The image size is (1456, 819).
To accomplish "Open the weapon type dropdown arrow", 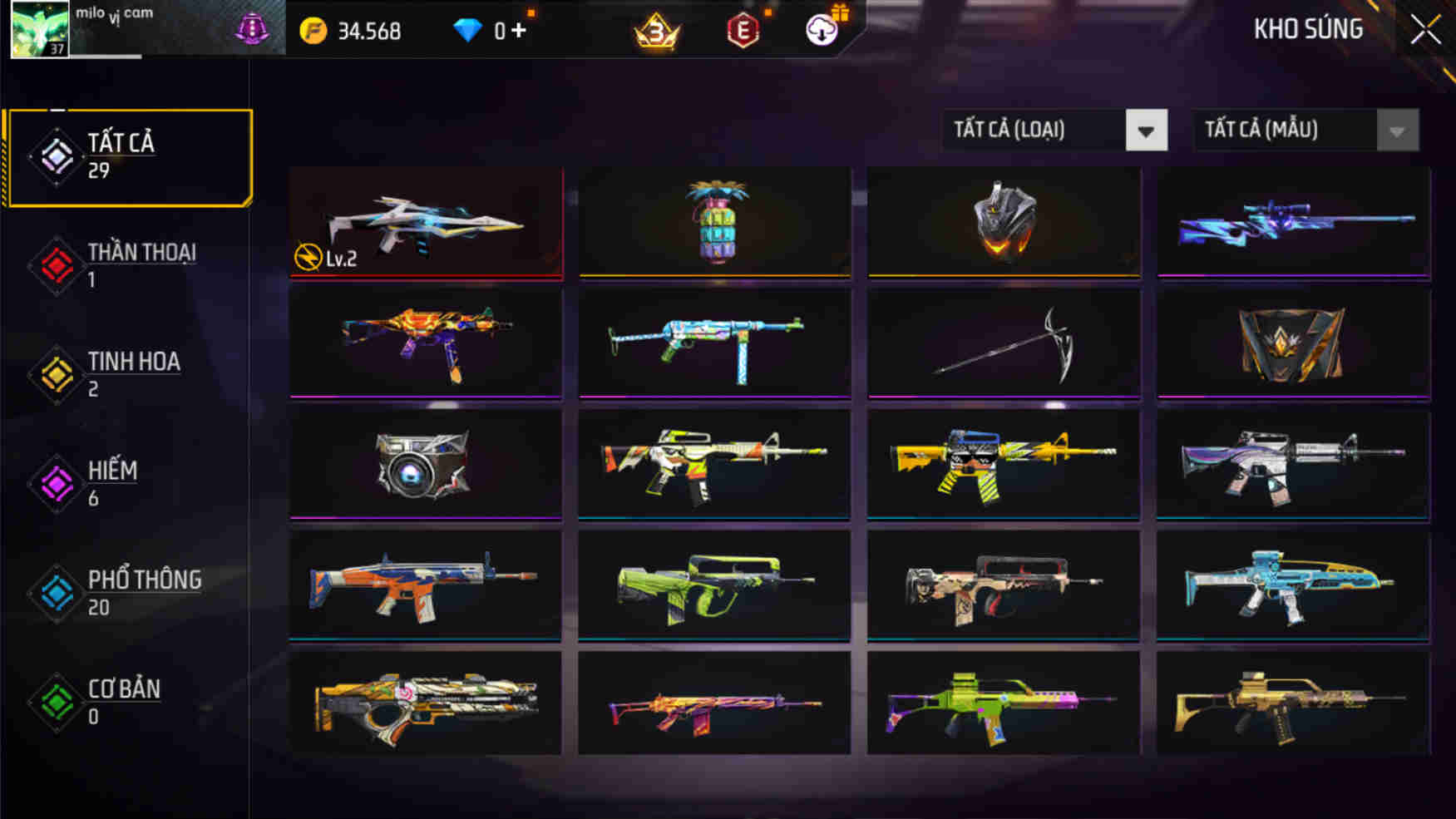I will [x=1146, y=130].
